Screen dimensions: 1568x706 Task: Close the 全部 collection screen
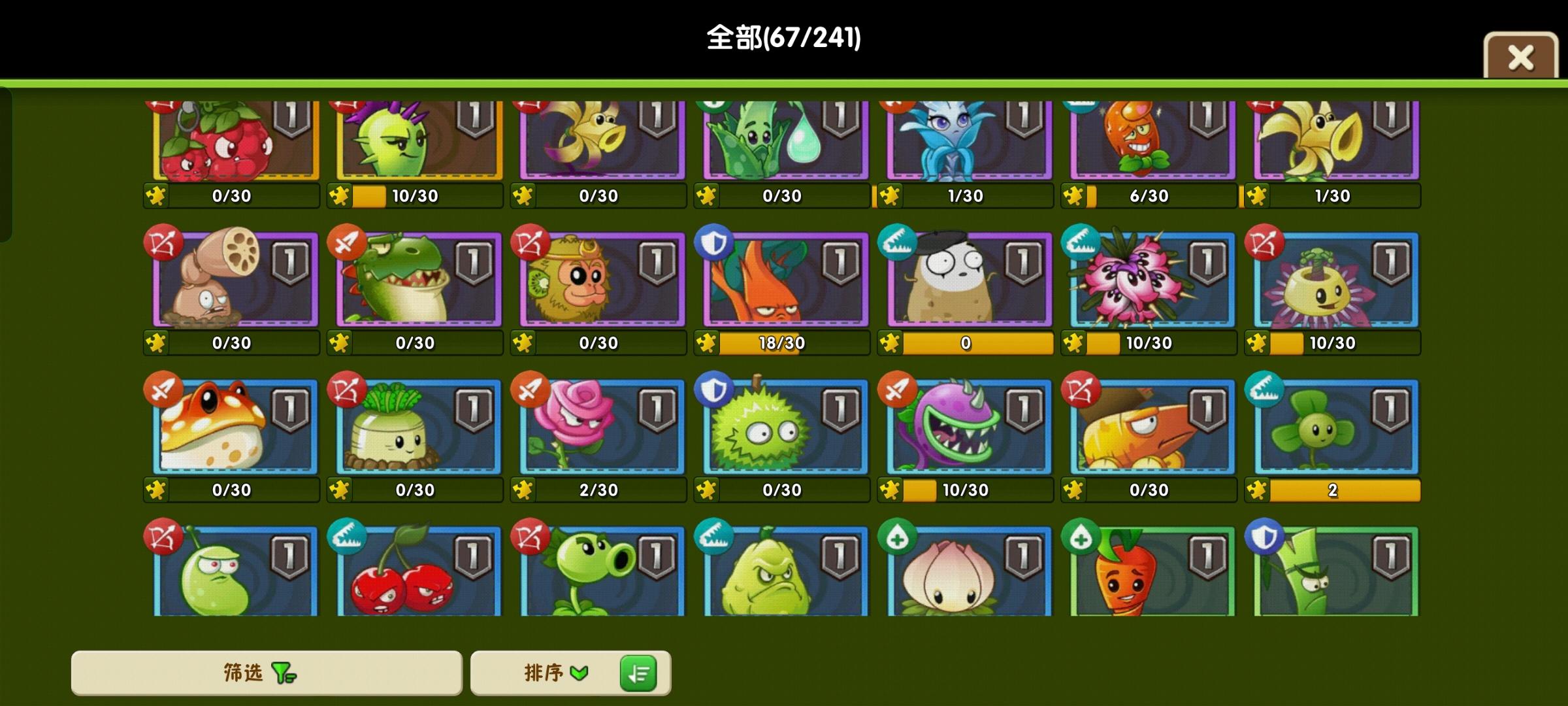point(1522,58)
